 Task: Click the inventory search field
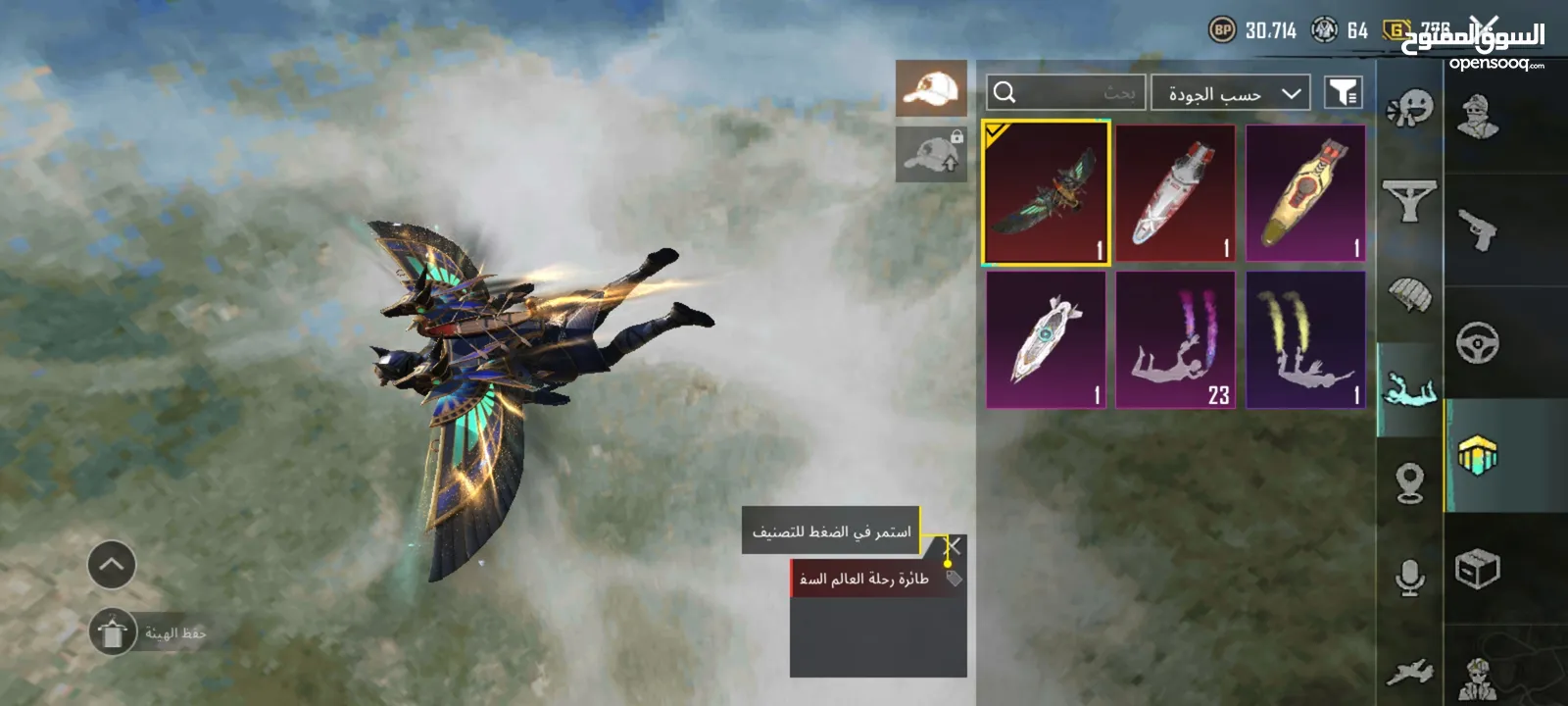click(1066, 93)
